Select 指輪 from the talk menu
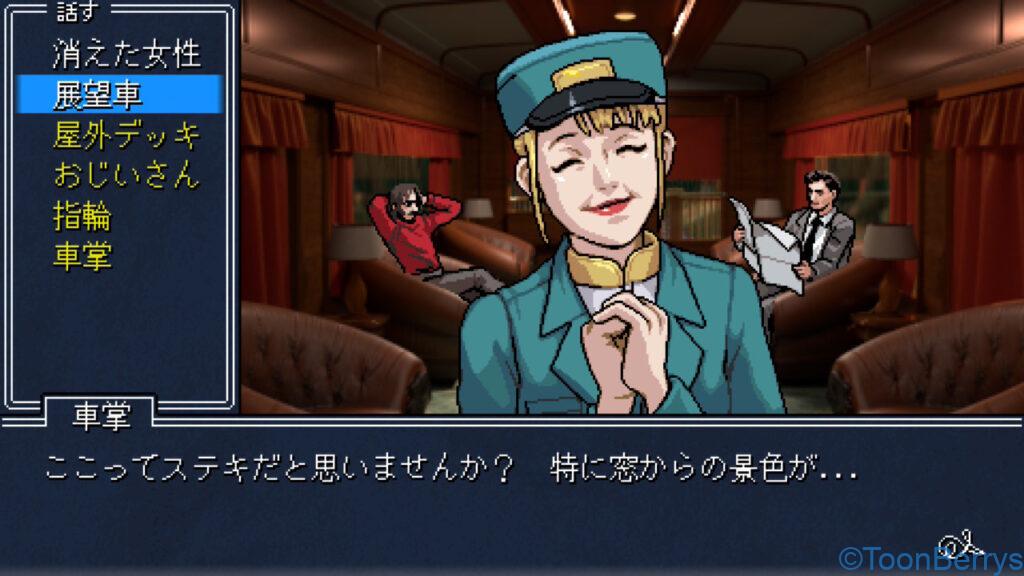 (82, 216)
